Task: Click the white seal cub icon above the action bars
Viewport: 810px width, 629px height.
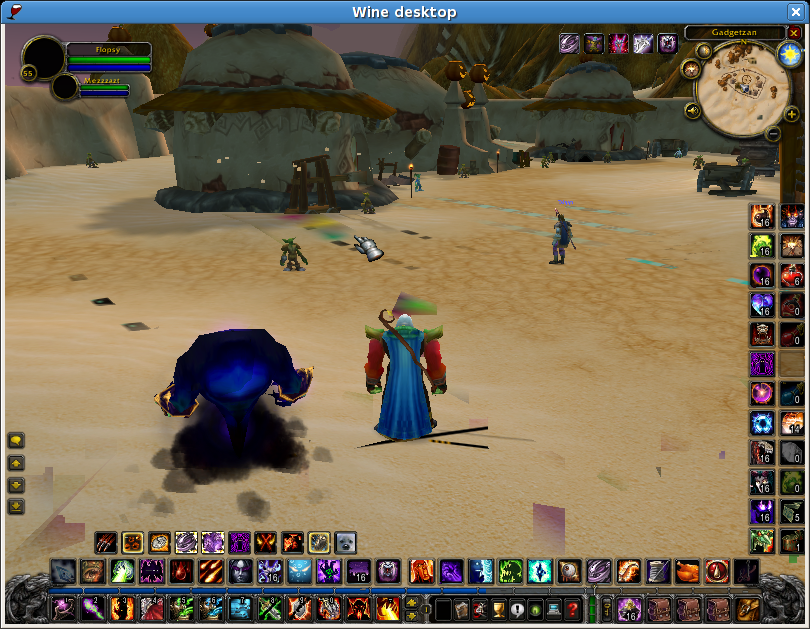Action: (x=345, y=543)
